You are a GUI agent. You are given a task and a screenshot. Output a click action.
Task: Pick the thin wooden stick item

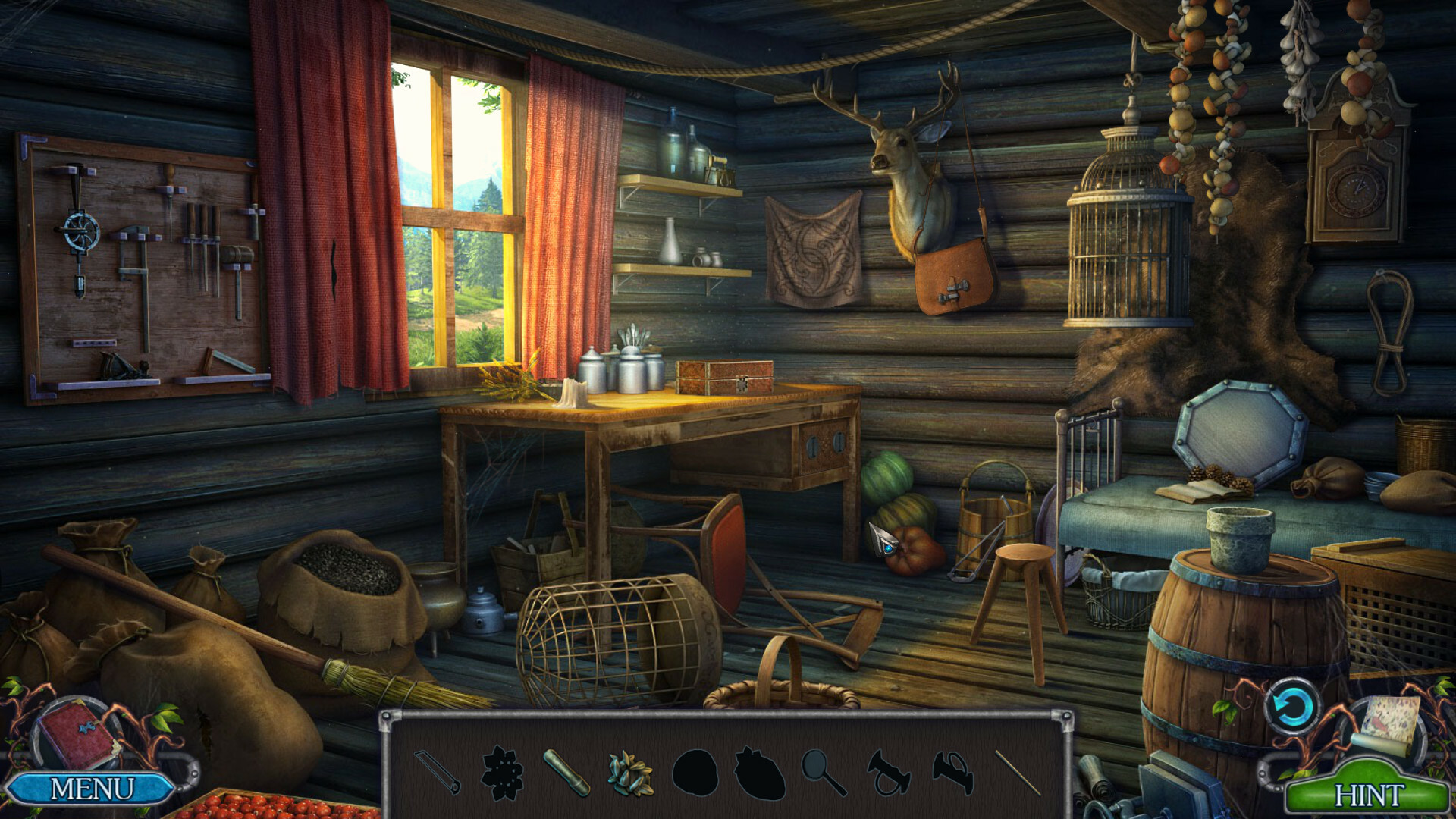click(1017, 772)
